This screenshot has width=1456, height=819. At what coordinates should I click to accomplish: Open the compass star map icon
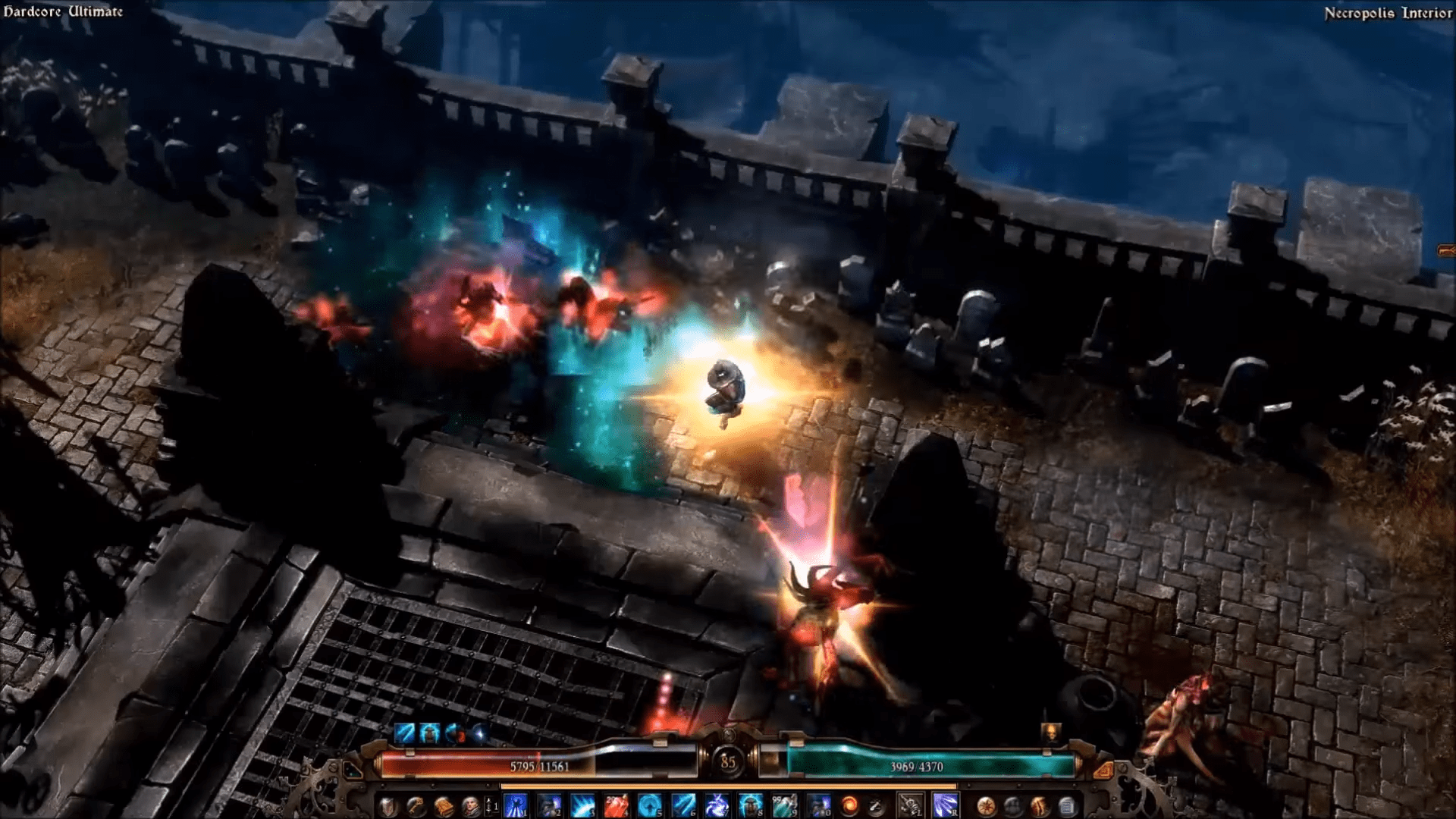coord(986,805)
